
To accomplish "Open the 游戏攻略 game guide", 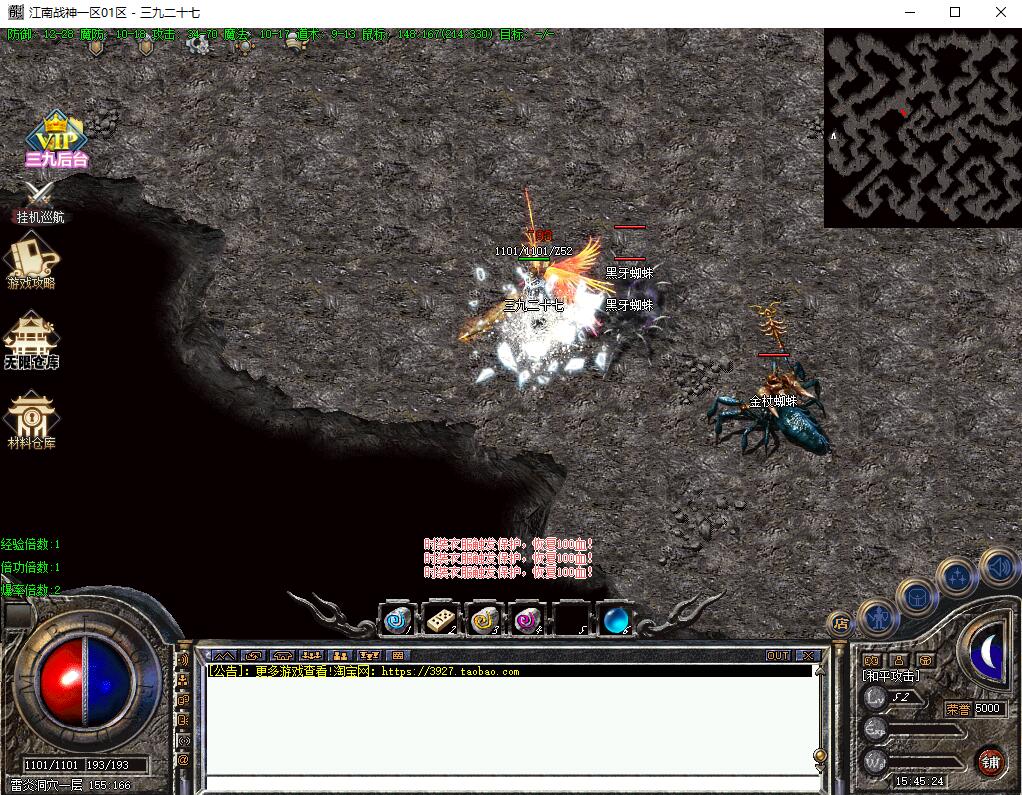I will (x=32, y=262).
